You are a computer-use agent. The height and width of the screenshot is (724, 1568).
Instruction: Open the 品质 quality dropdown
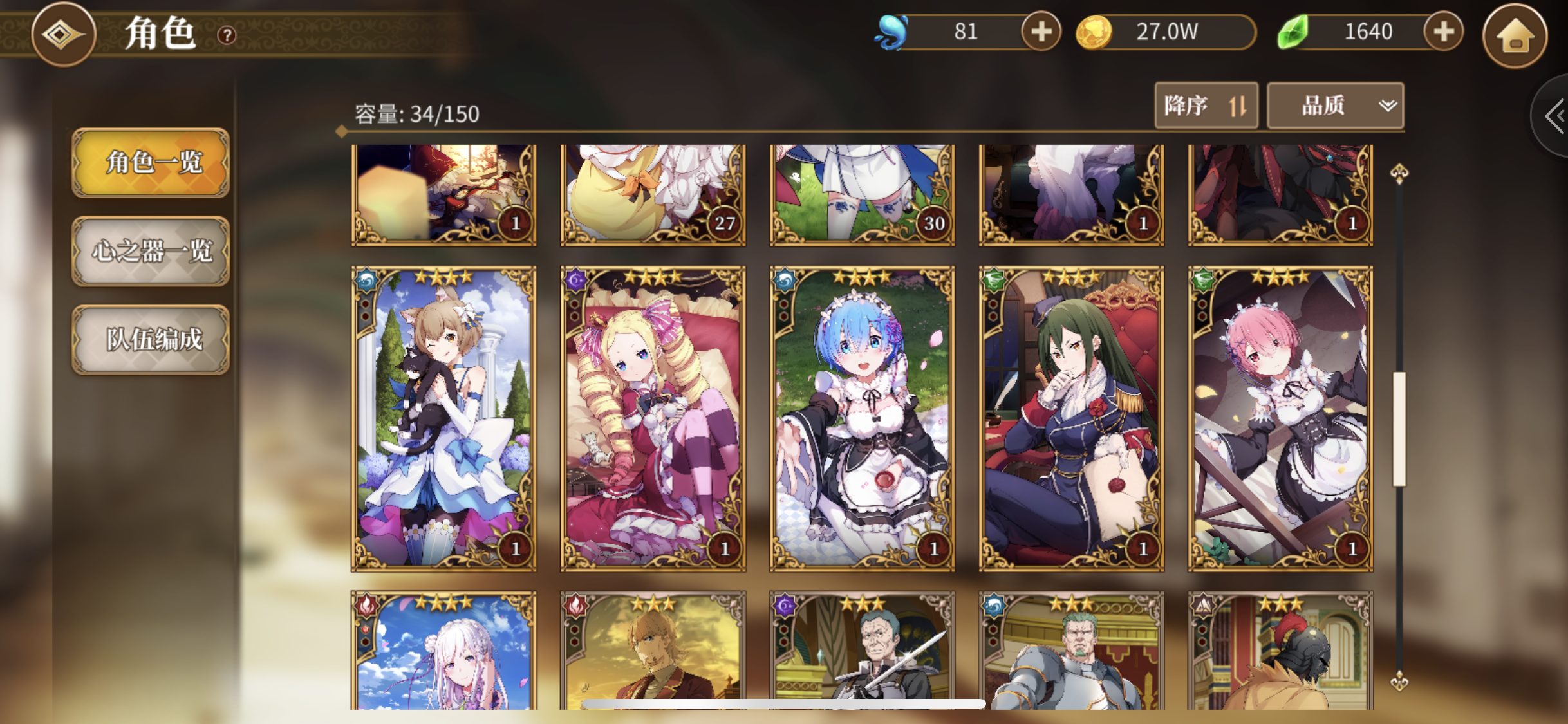coord(1335,105)
